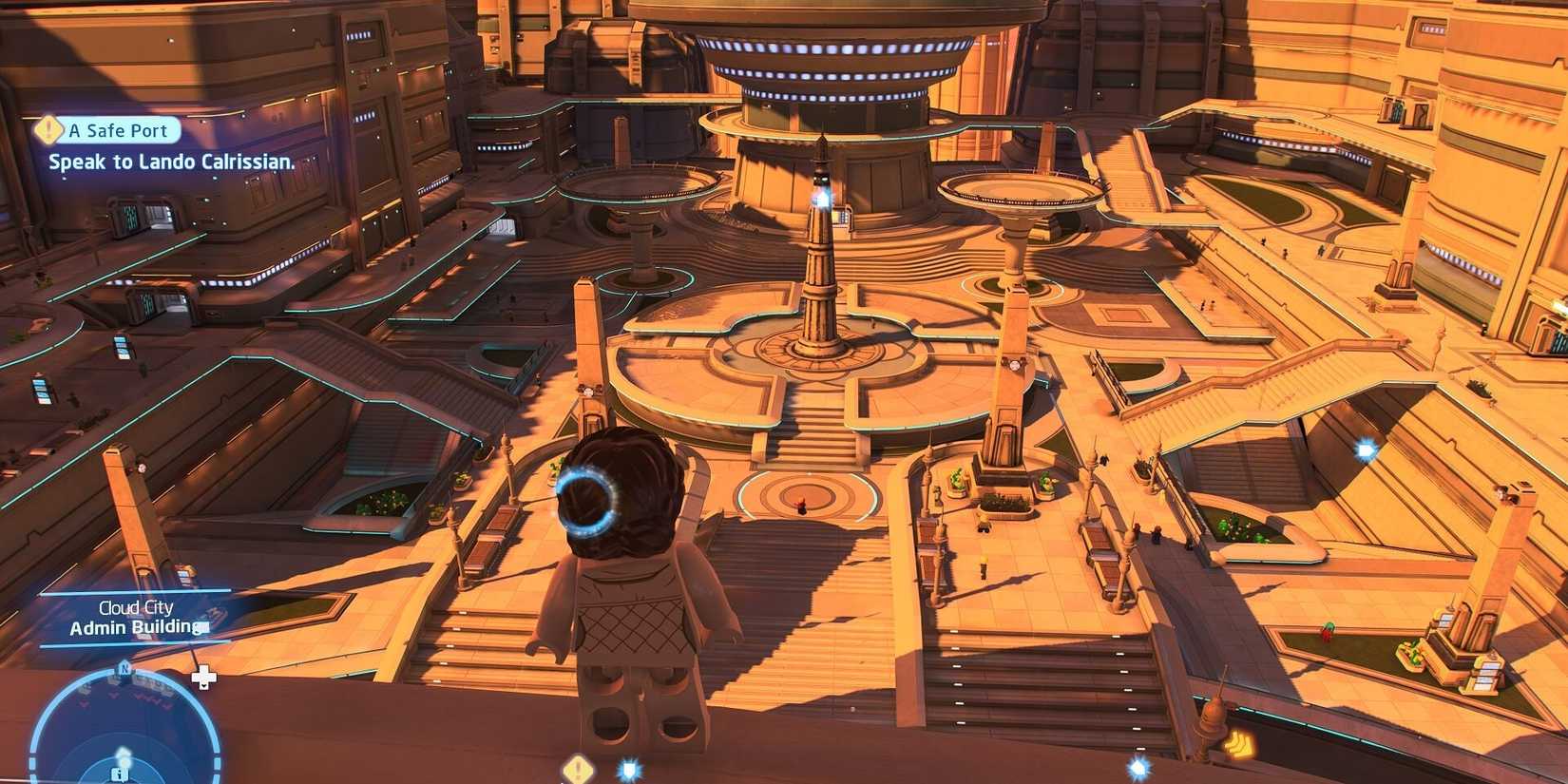Select the N compass marker on the minimap

tap(124, 669)
